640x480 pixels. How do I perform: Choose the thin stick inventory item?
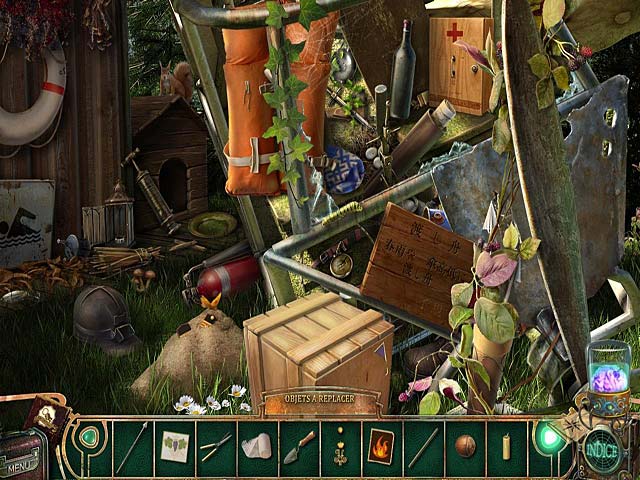(x=423, y=446)
